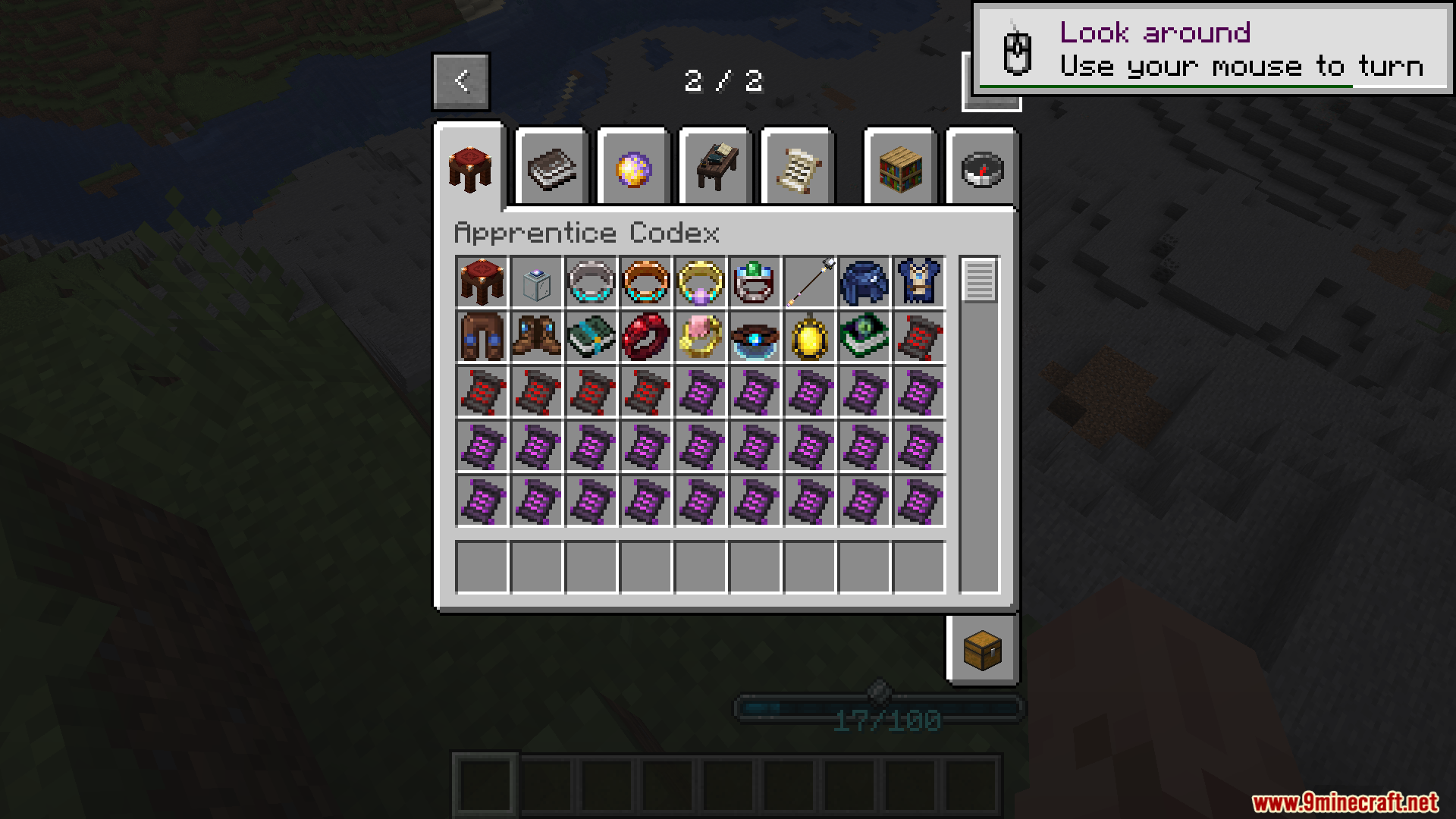Screen dimensions: 1456x819
Task: Select the brown boots item
Action: 537,337
